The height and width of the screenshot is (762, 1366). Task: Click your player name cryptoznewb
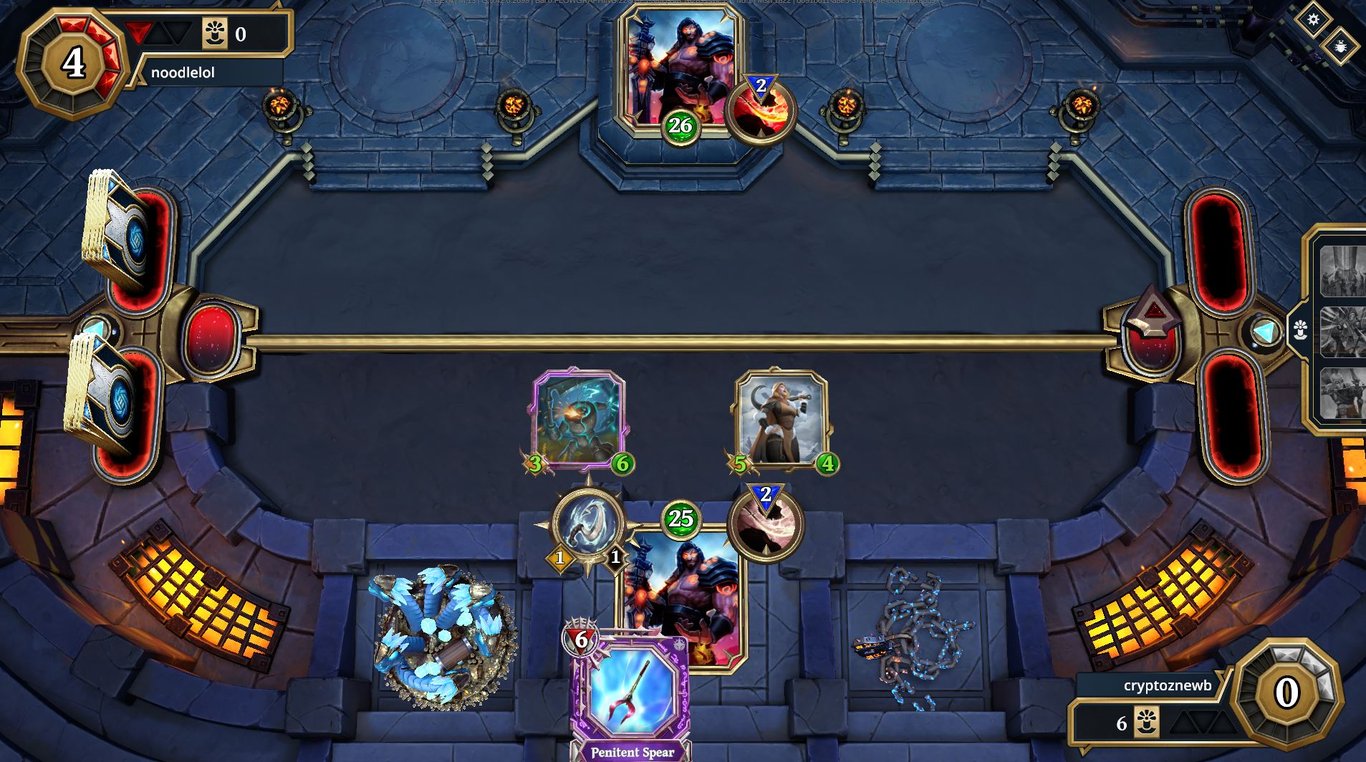point(1167,687)
